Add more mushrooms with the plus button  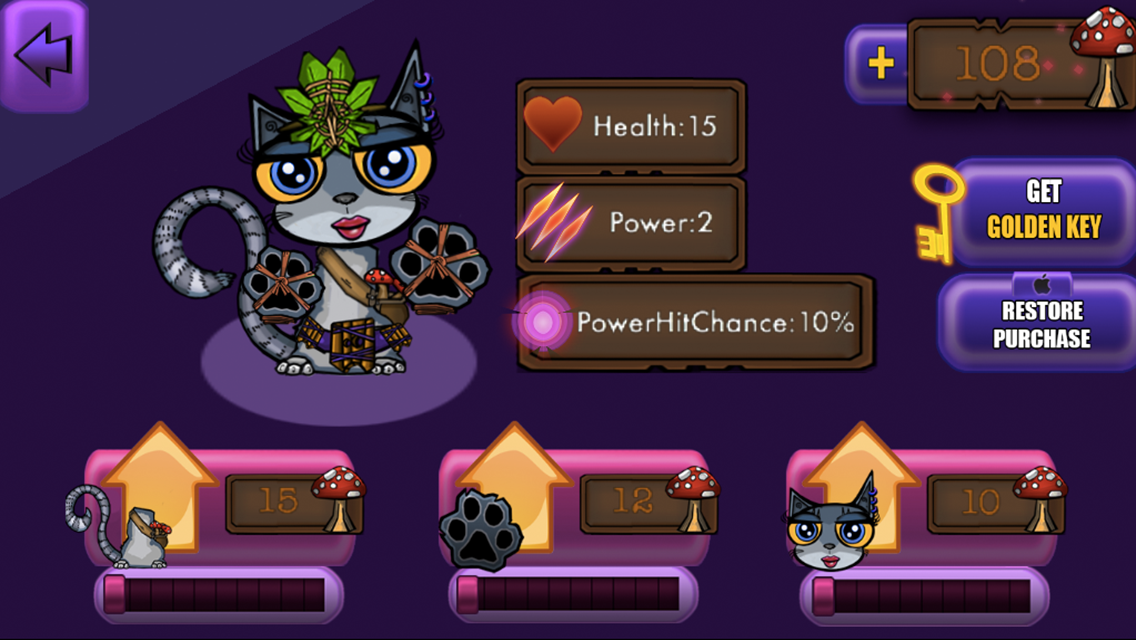[x=879, y=65]
